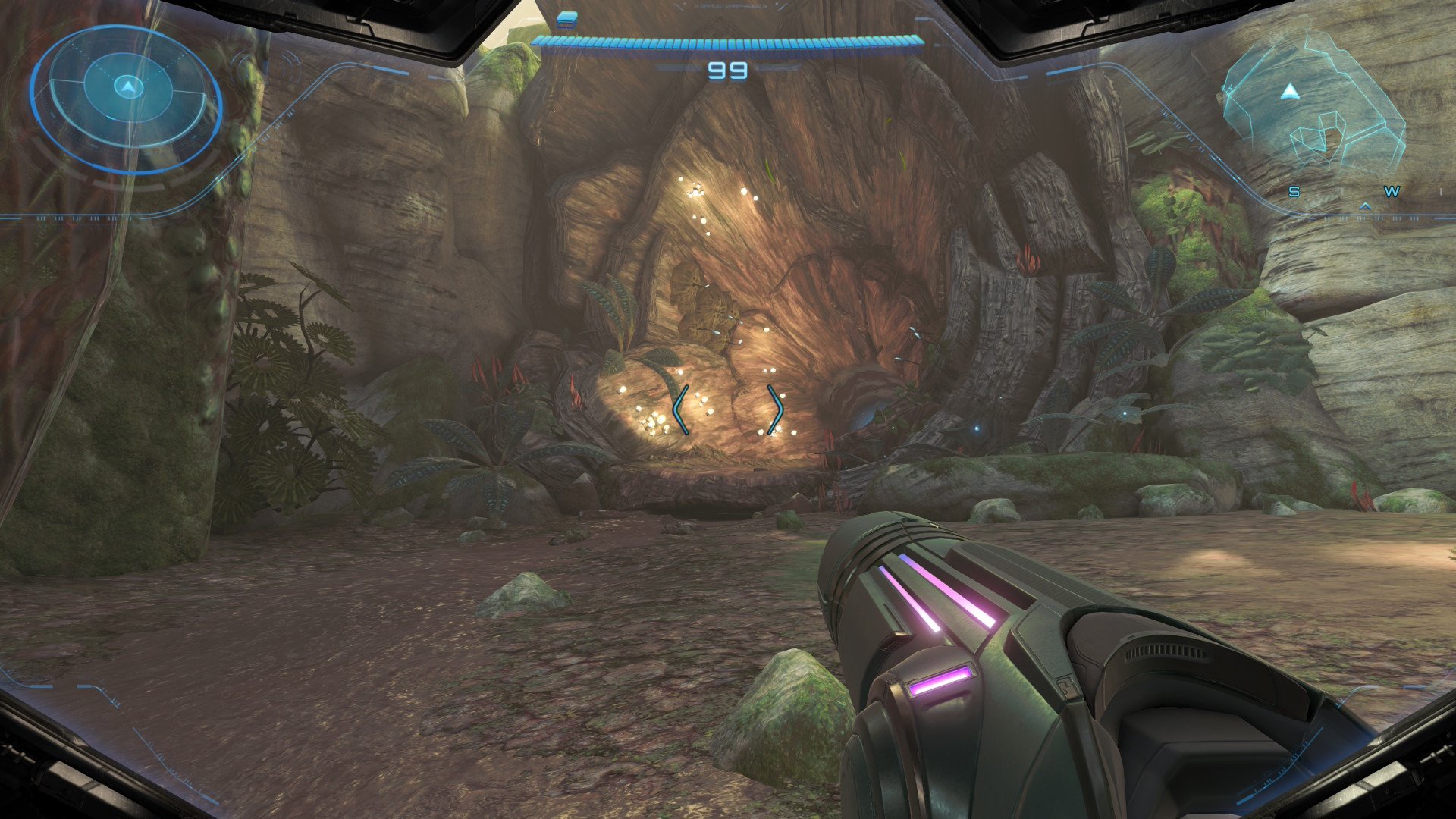Image resolution: width=1456 pixels, height=819 pixels.
Task: Open the wireframe 3D minimap
Action: 1313,106
